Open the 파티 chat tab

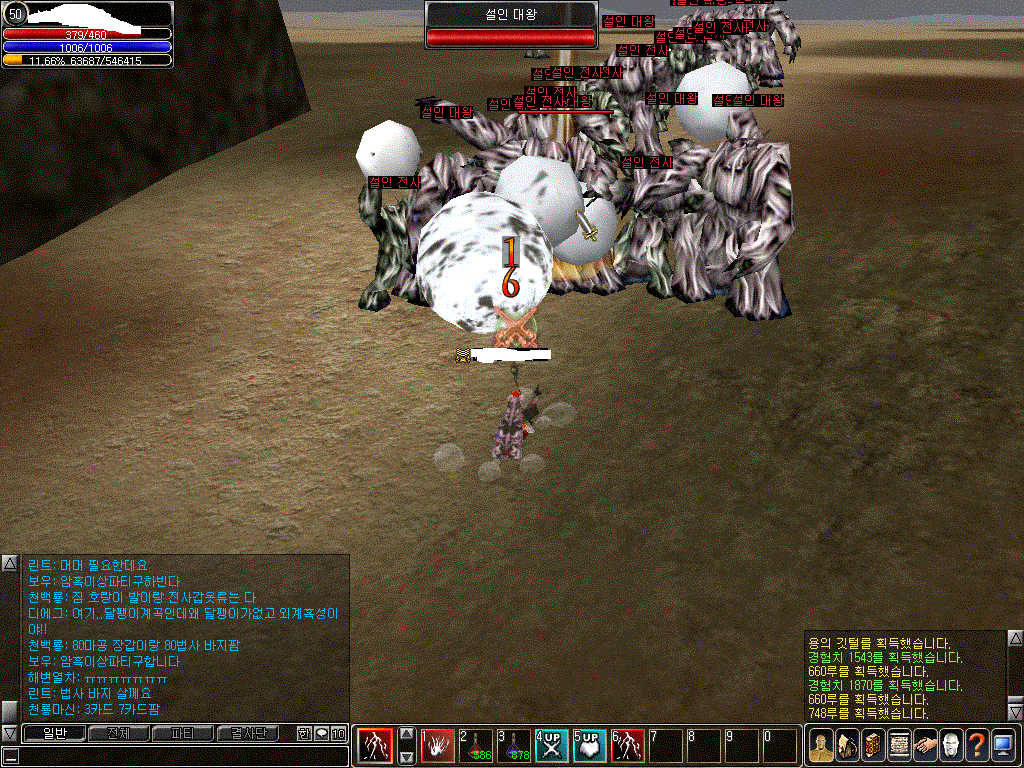(182, 733)
